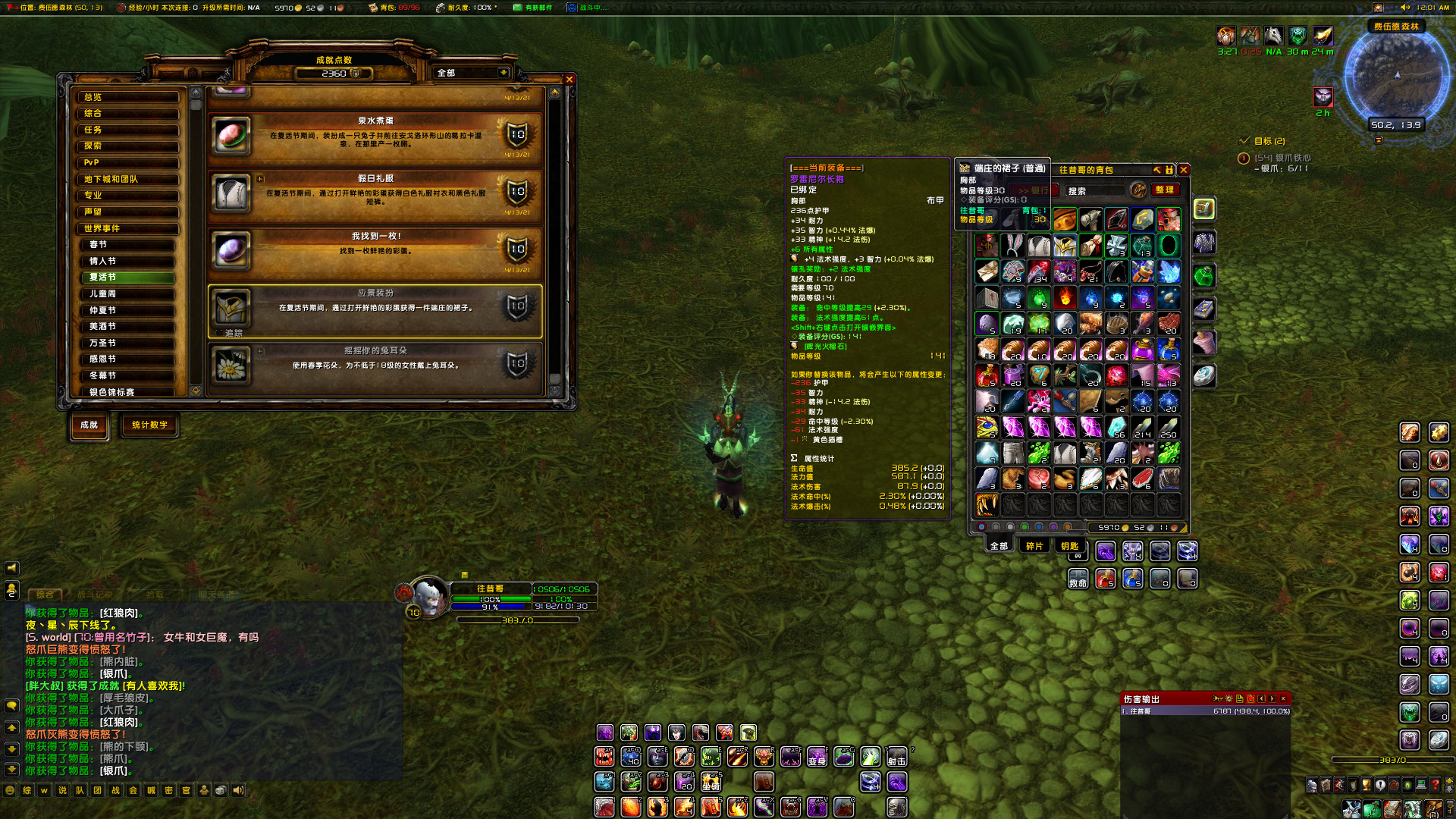
Task: Click the 坐骑 mount icon on action bar
Action: (711, 783)
